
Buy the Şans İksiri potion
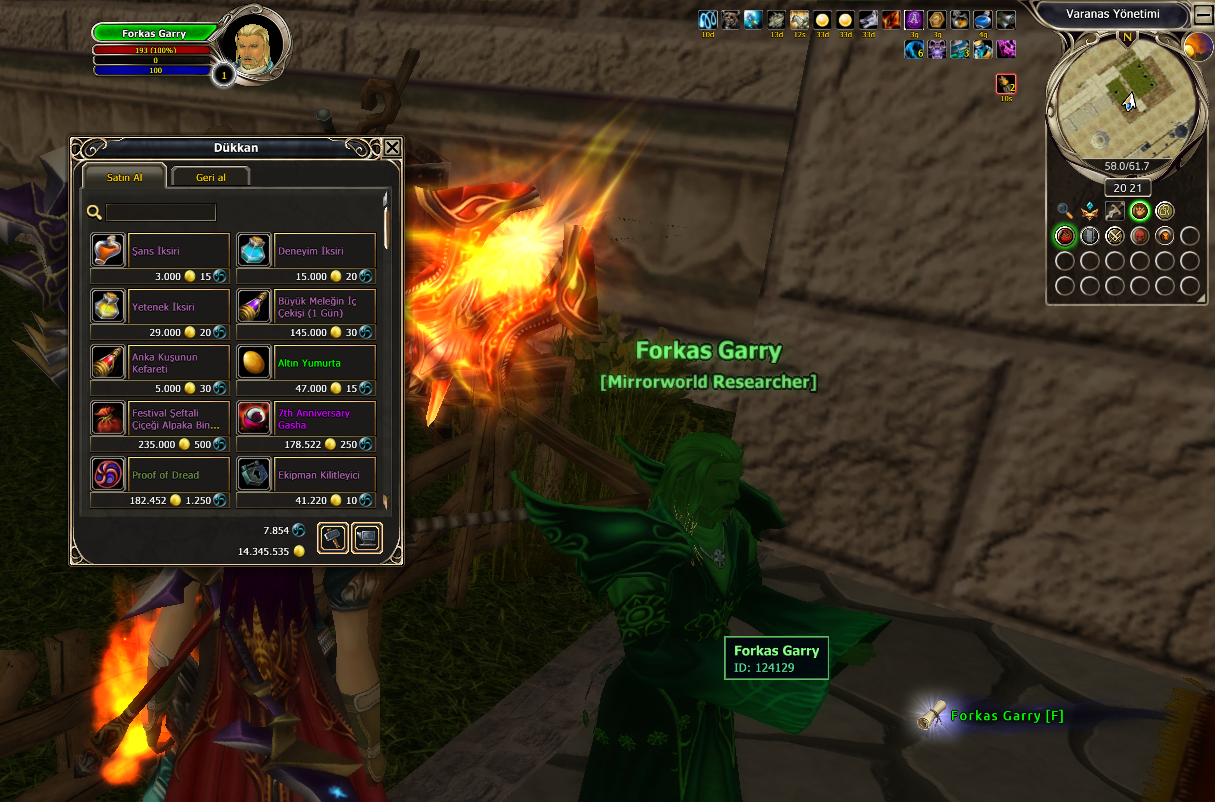point(108,250)
